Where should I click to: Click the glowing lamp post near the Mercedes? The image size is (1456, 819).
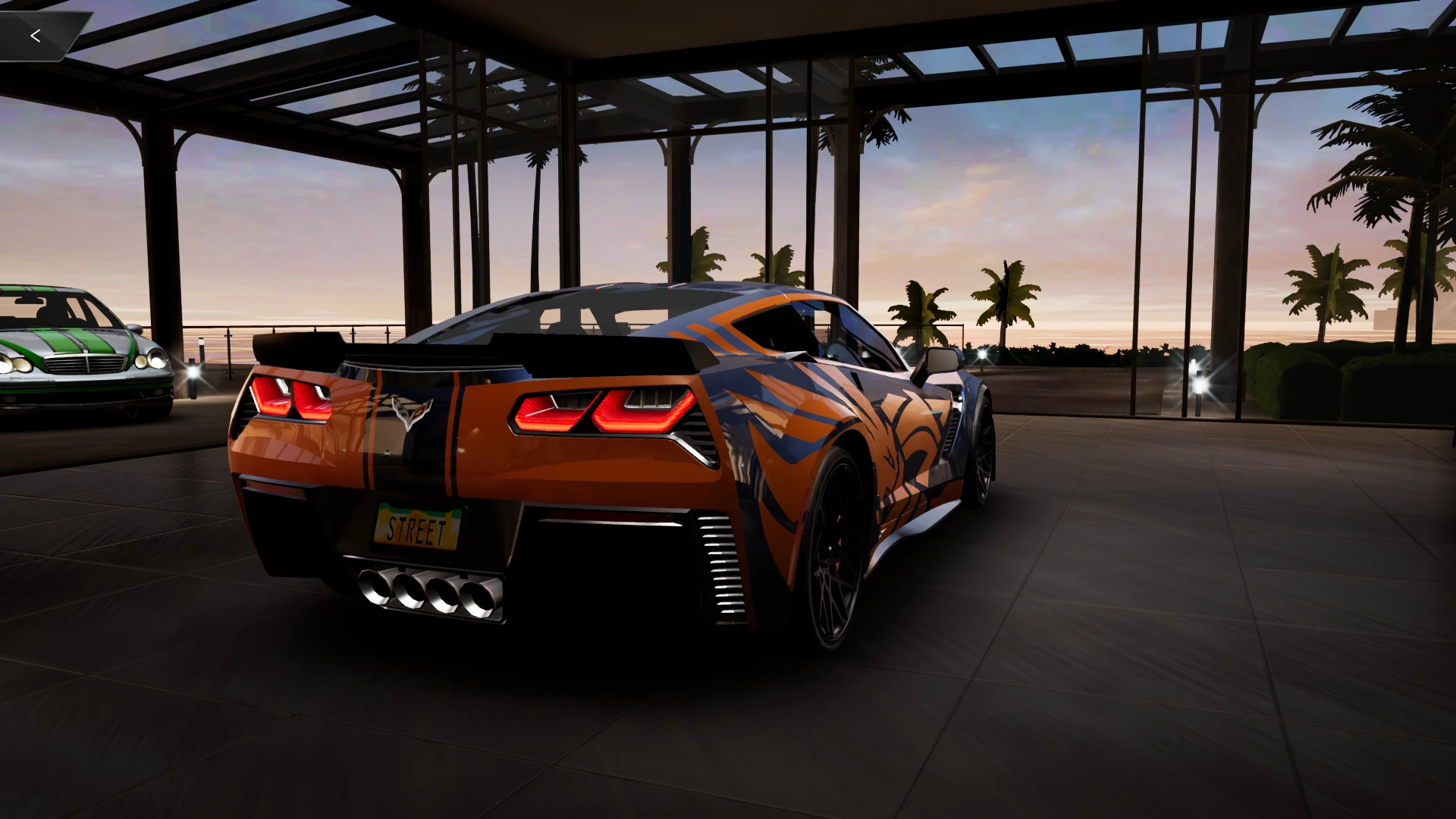(193, 372)
